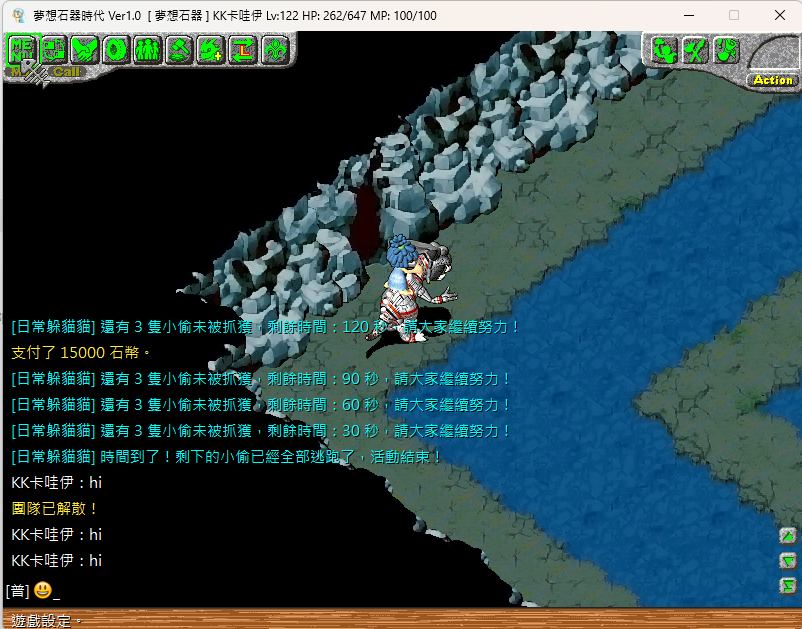The image size is (802, 629).
Task: Select the handshake trade icon
Action: tap(85, 49)
